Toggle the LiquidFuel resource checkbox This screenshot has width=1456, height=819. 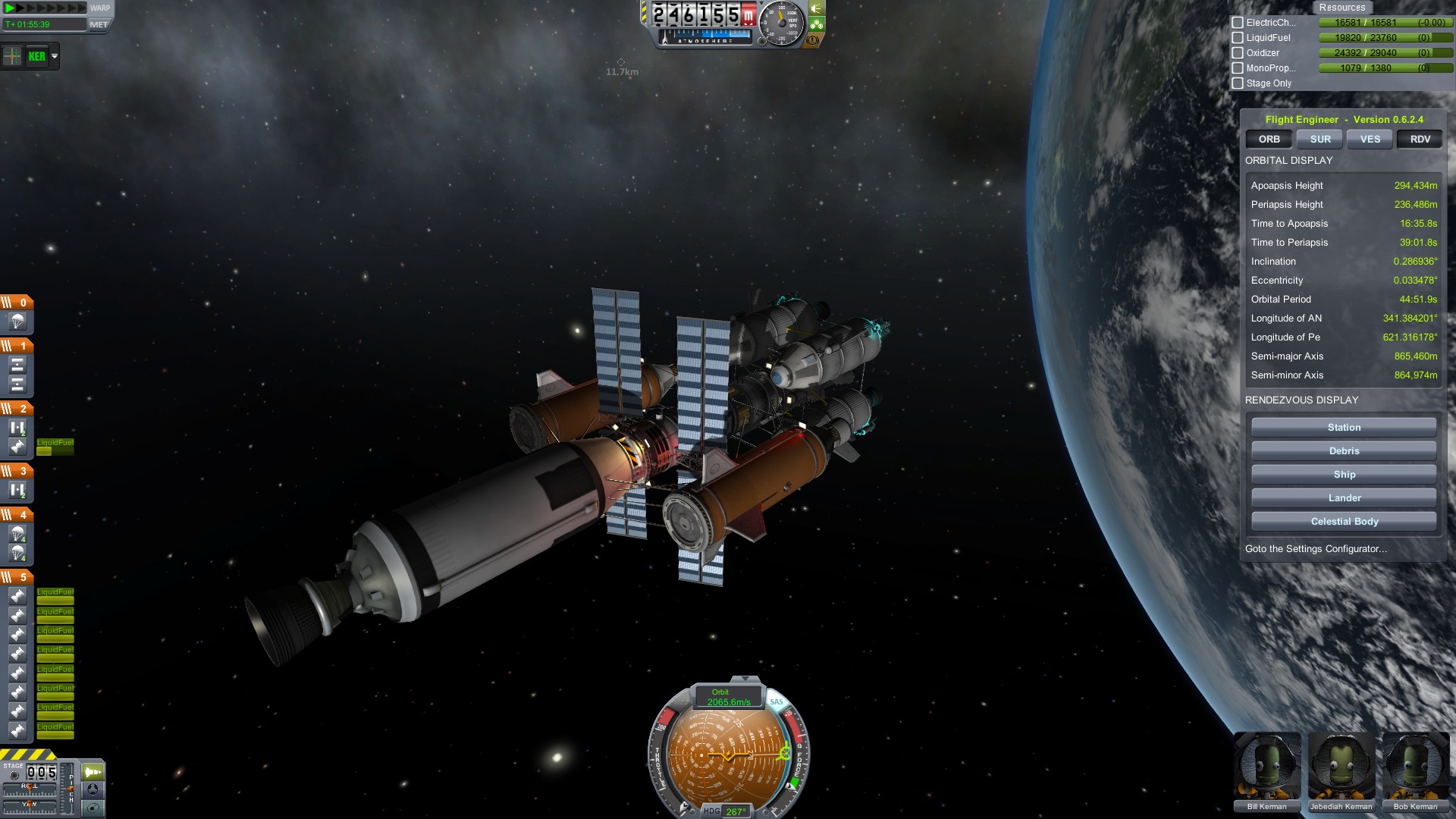tap(1238, 38)
